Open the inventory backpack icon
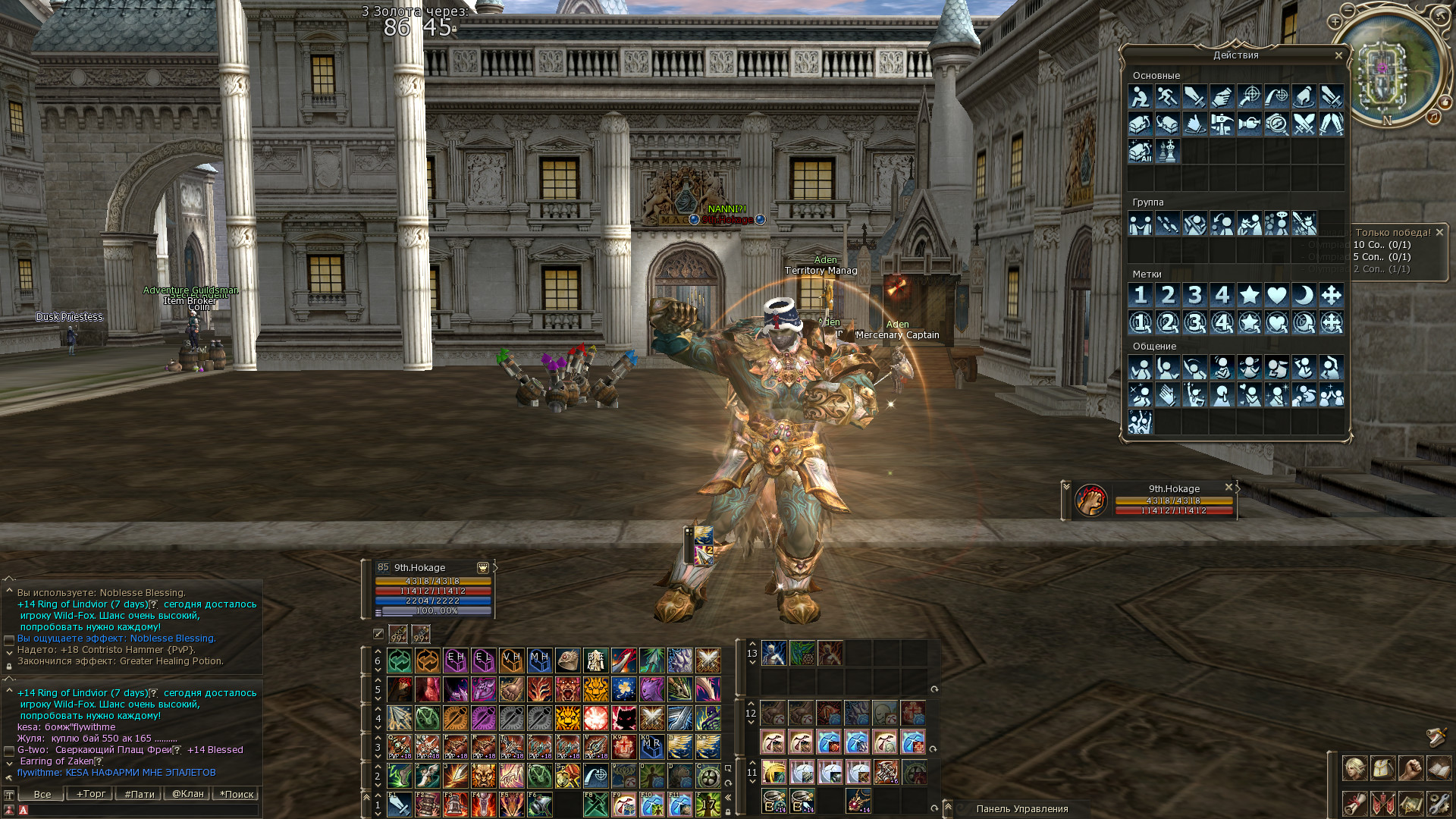The image size is (1456, 819). point(1382,769)
